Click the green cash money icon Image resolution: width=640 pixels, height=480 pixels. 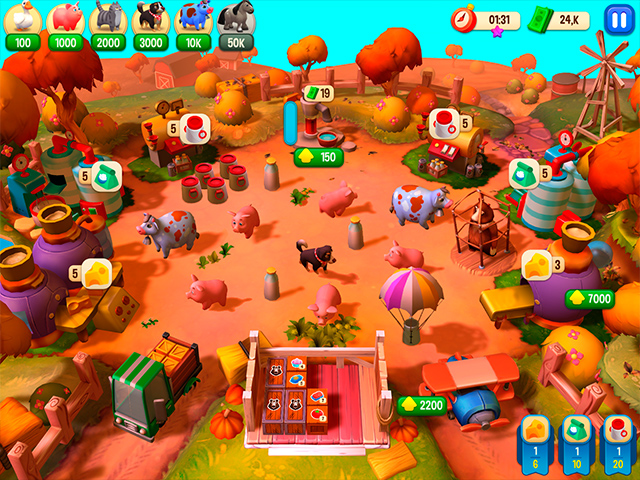(x=541, y=18)
